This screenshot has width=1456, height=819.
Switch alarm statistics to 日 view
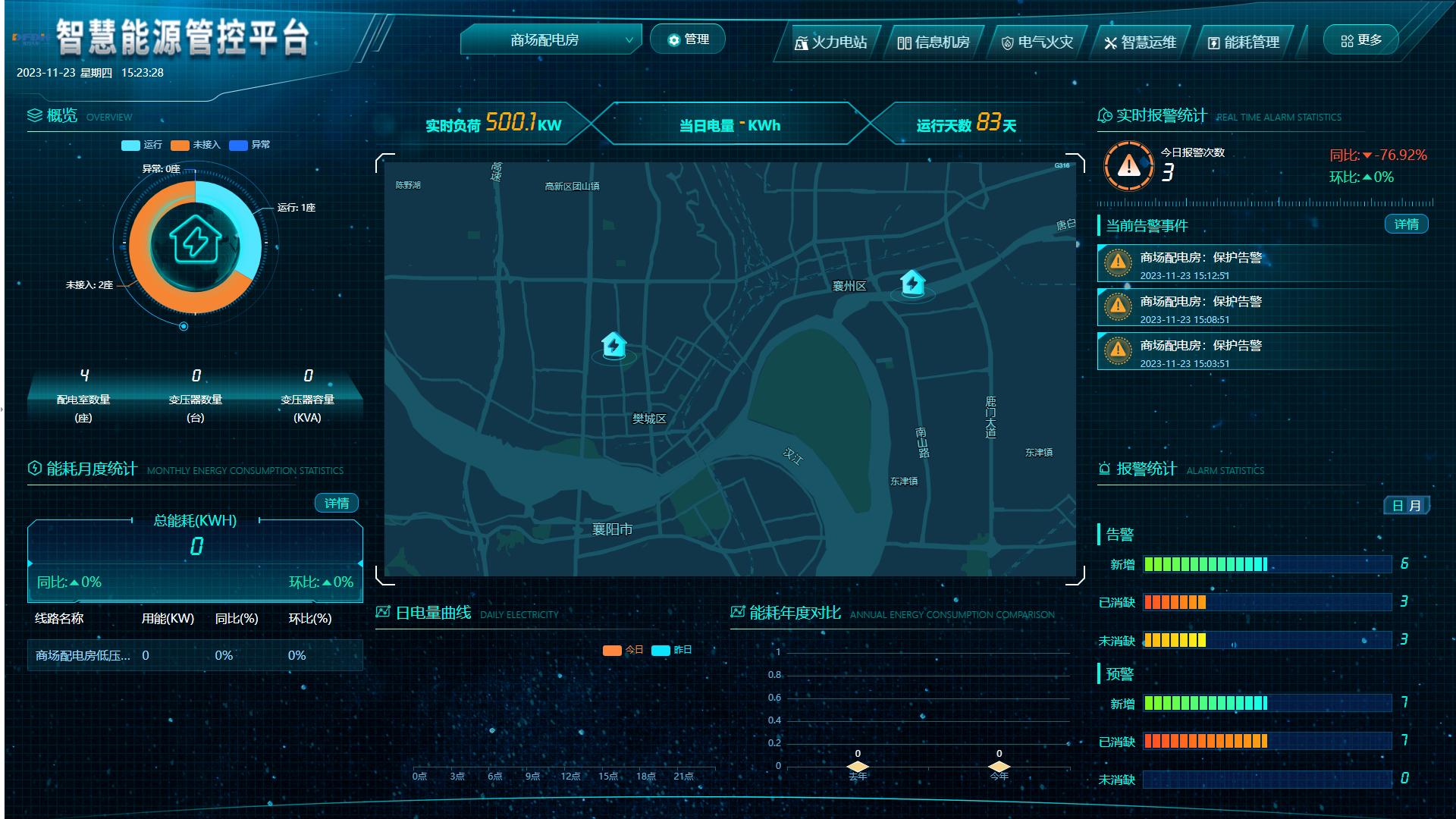pos(1398,506)
